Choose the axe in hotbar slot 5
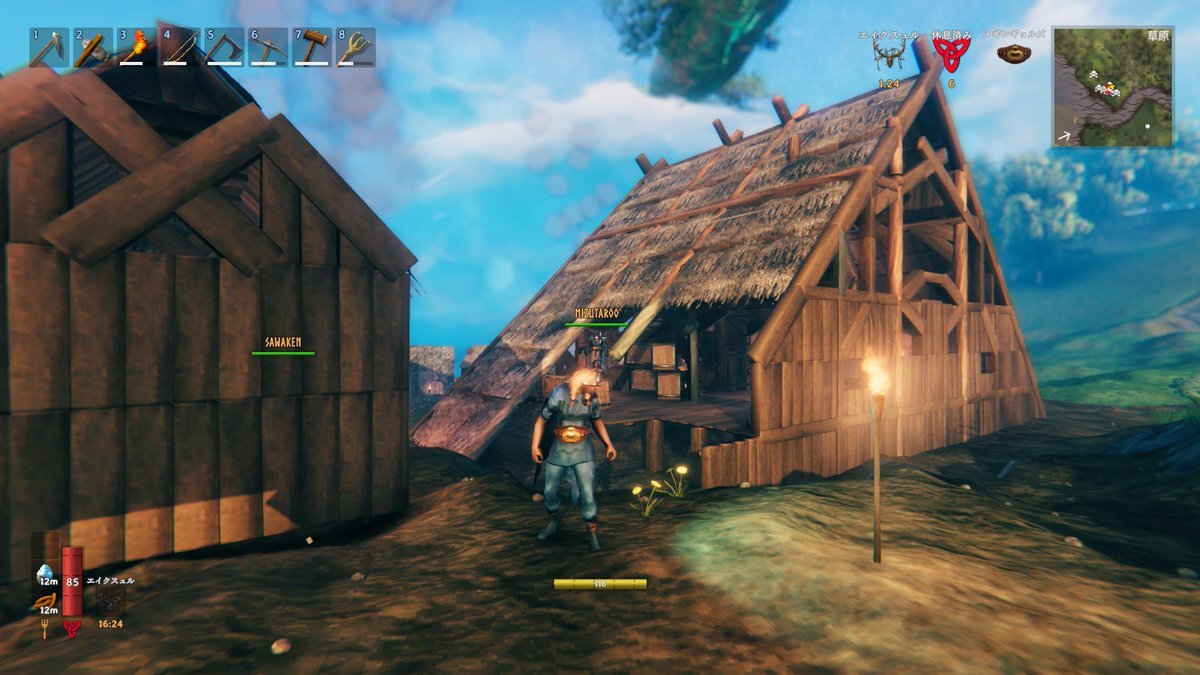This screenshot has width=1200, height=675. pos(224,47)
